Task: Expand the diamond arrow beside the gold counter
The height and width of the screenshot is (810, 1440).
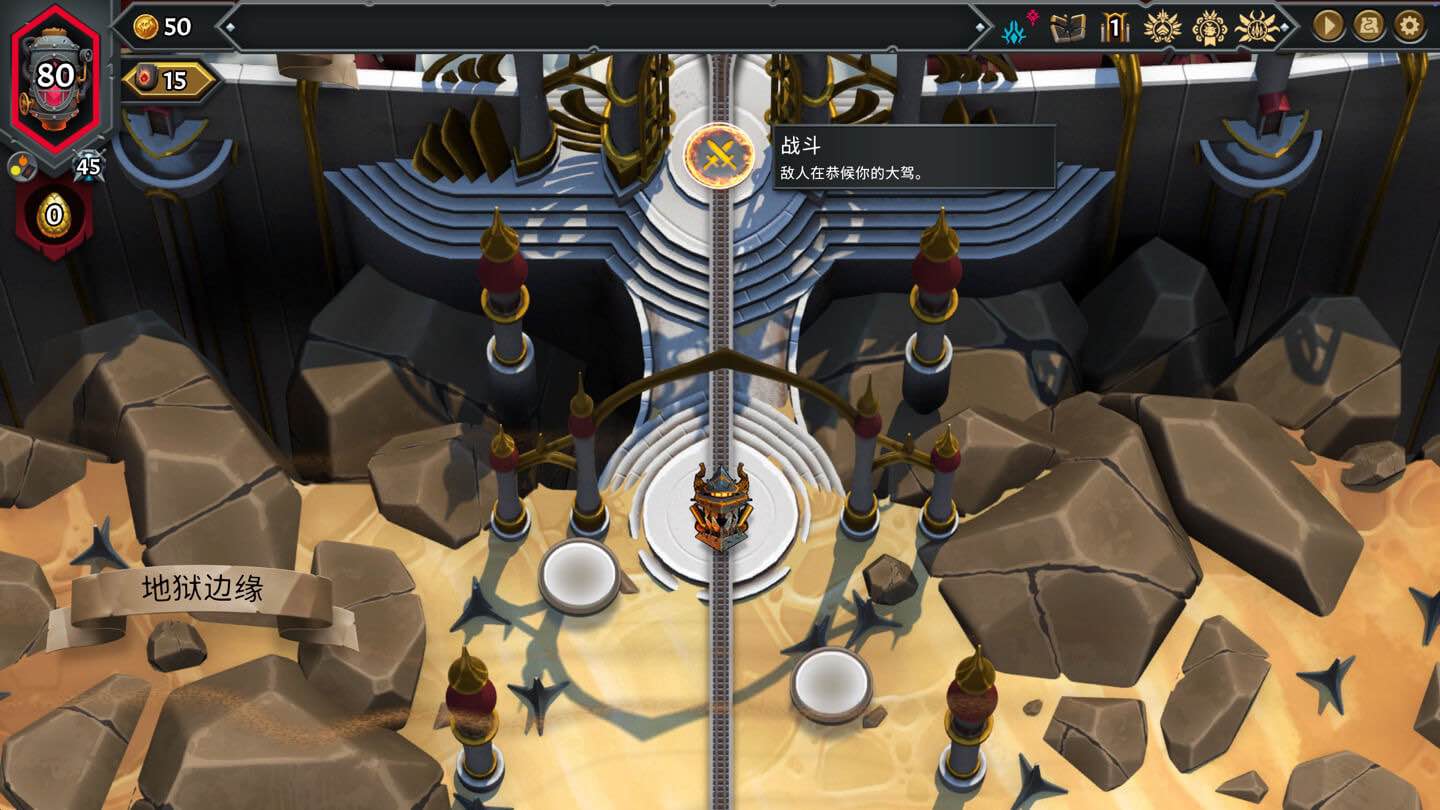Action: click(230, 27)
